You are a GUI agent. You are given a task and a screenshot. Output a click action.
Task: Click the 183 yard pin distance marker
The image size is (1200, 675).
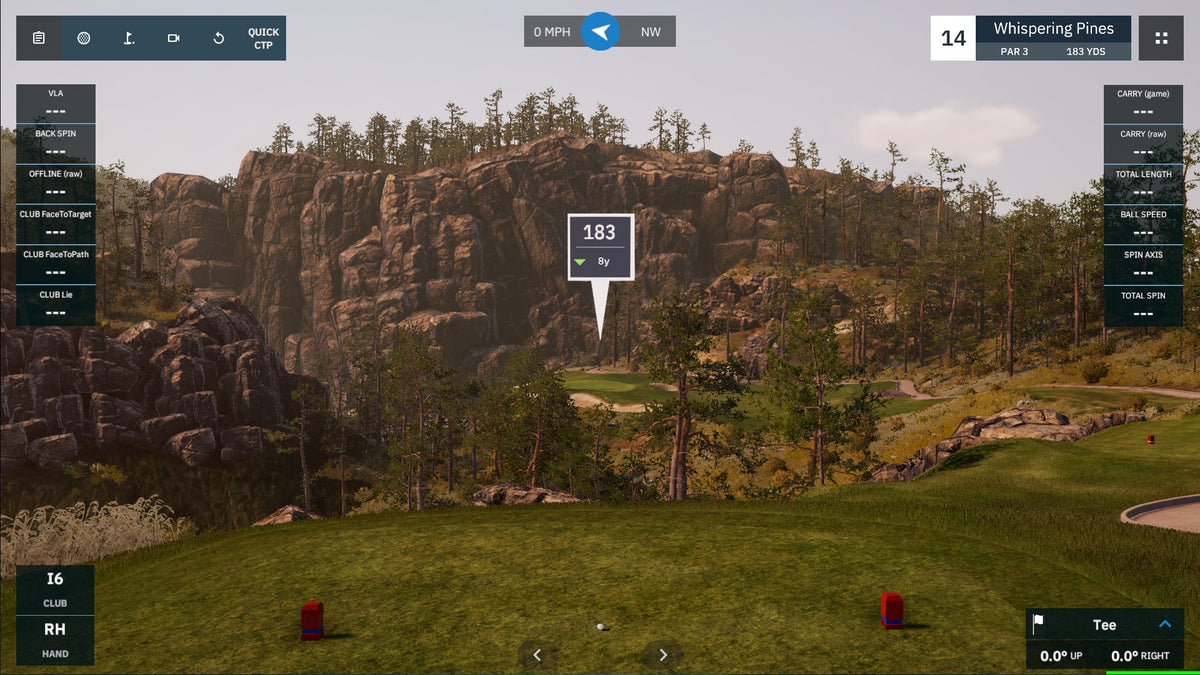point(600,243)
